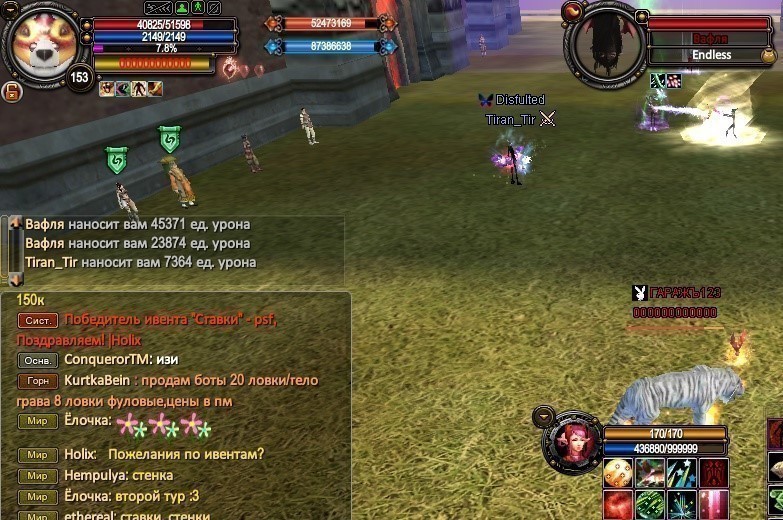This screenshot has width=783, height=520.
Task: Trigger the red cloud pet skill
Action: pos(618,504)
